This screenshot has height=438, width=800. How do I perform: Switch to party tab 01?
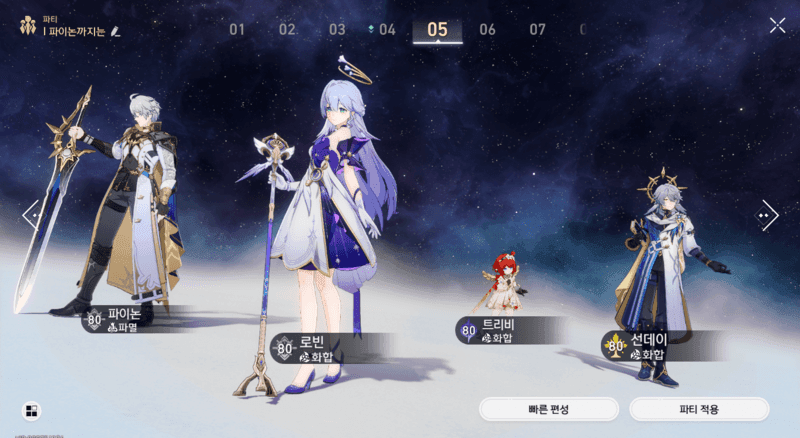point(237,29)
